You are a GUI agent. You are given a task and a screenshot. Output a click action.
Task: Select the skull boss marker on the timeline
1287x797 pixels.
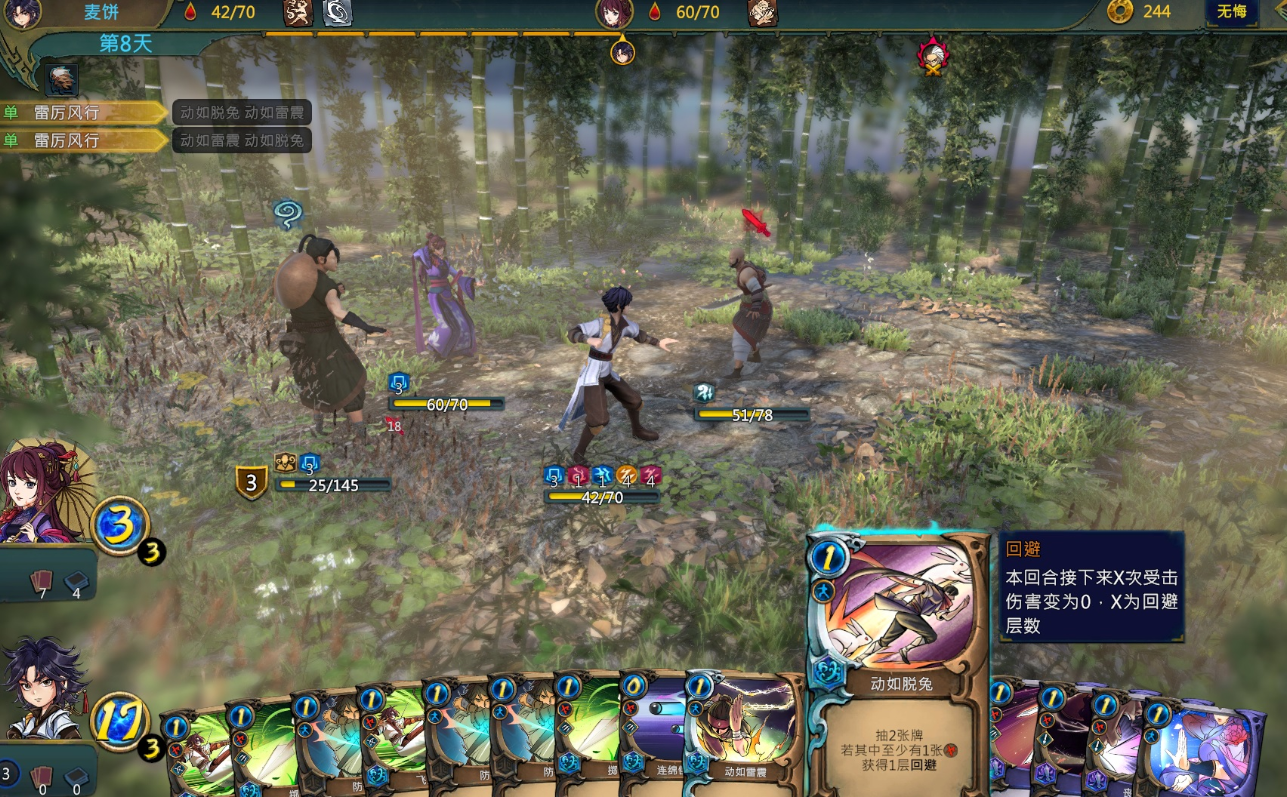pyautogui.click(x=933, y=53)
